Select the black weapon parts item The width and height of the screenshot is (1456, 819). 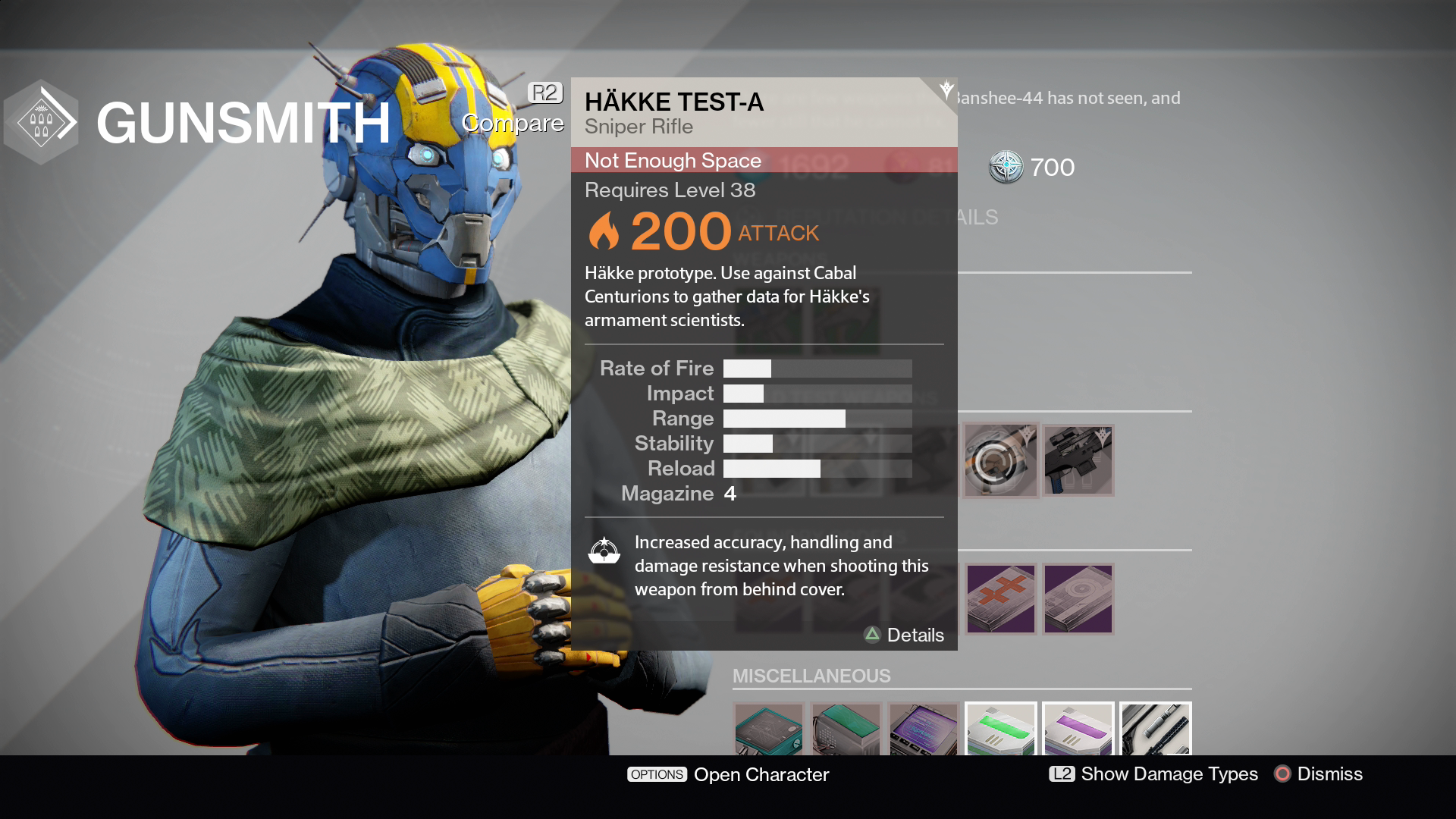coord(1156,730)
